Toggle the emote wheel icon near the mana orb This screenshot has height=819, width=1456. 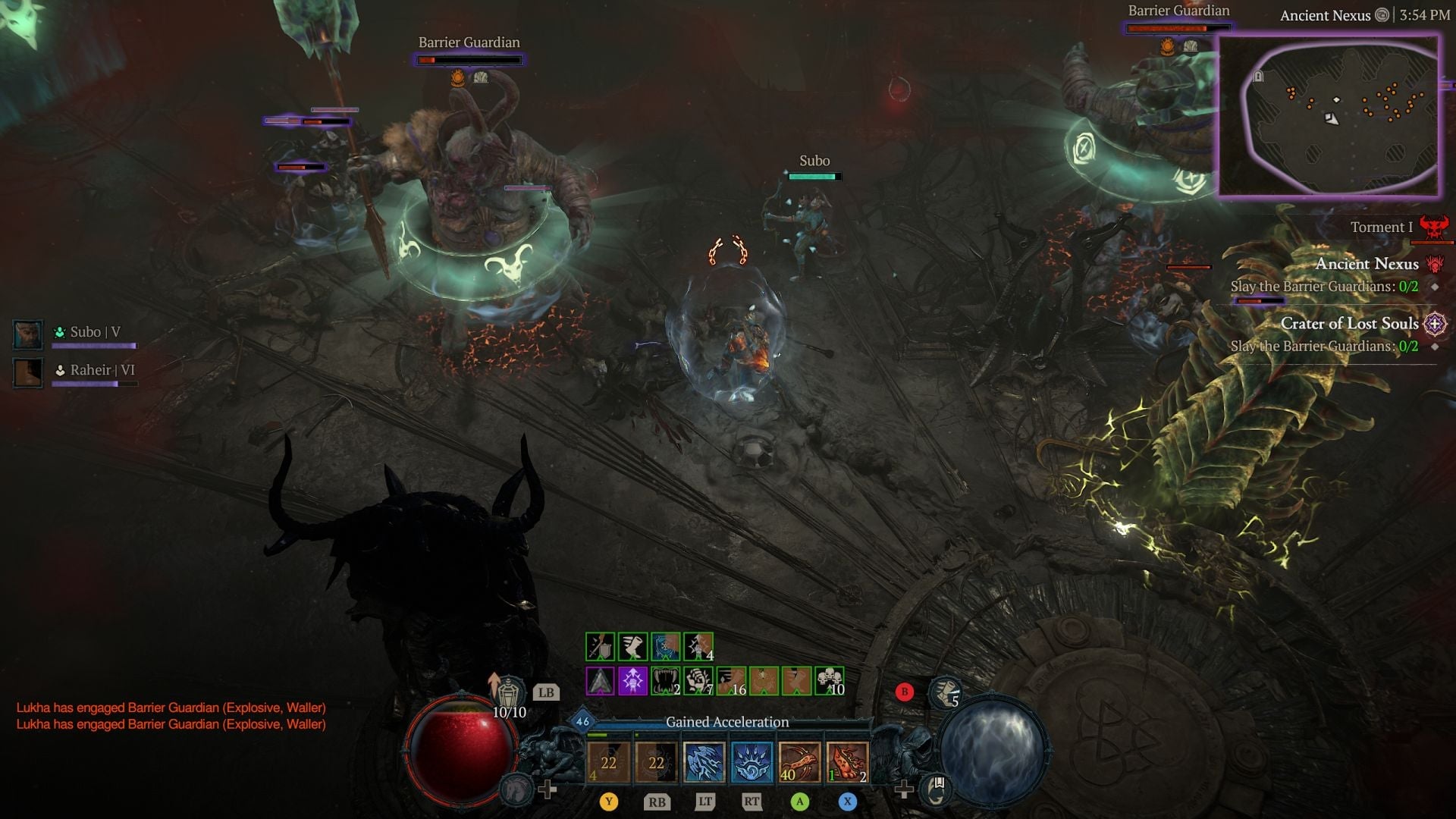tap(934, 789)
